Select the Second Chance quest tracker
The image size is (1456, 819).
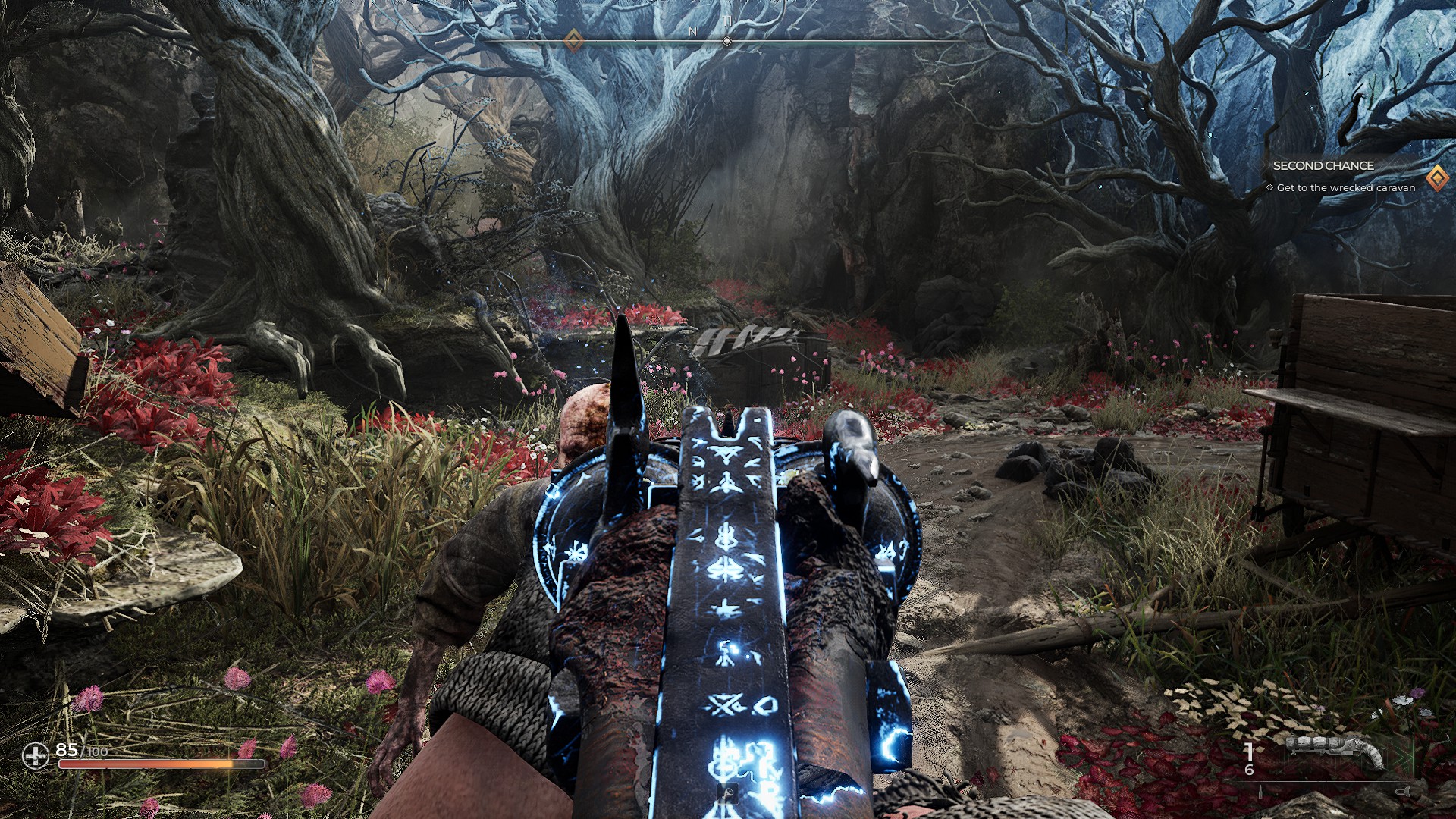[x=1323, y=166]
